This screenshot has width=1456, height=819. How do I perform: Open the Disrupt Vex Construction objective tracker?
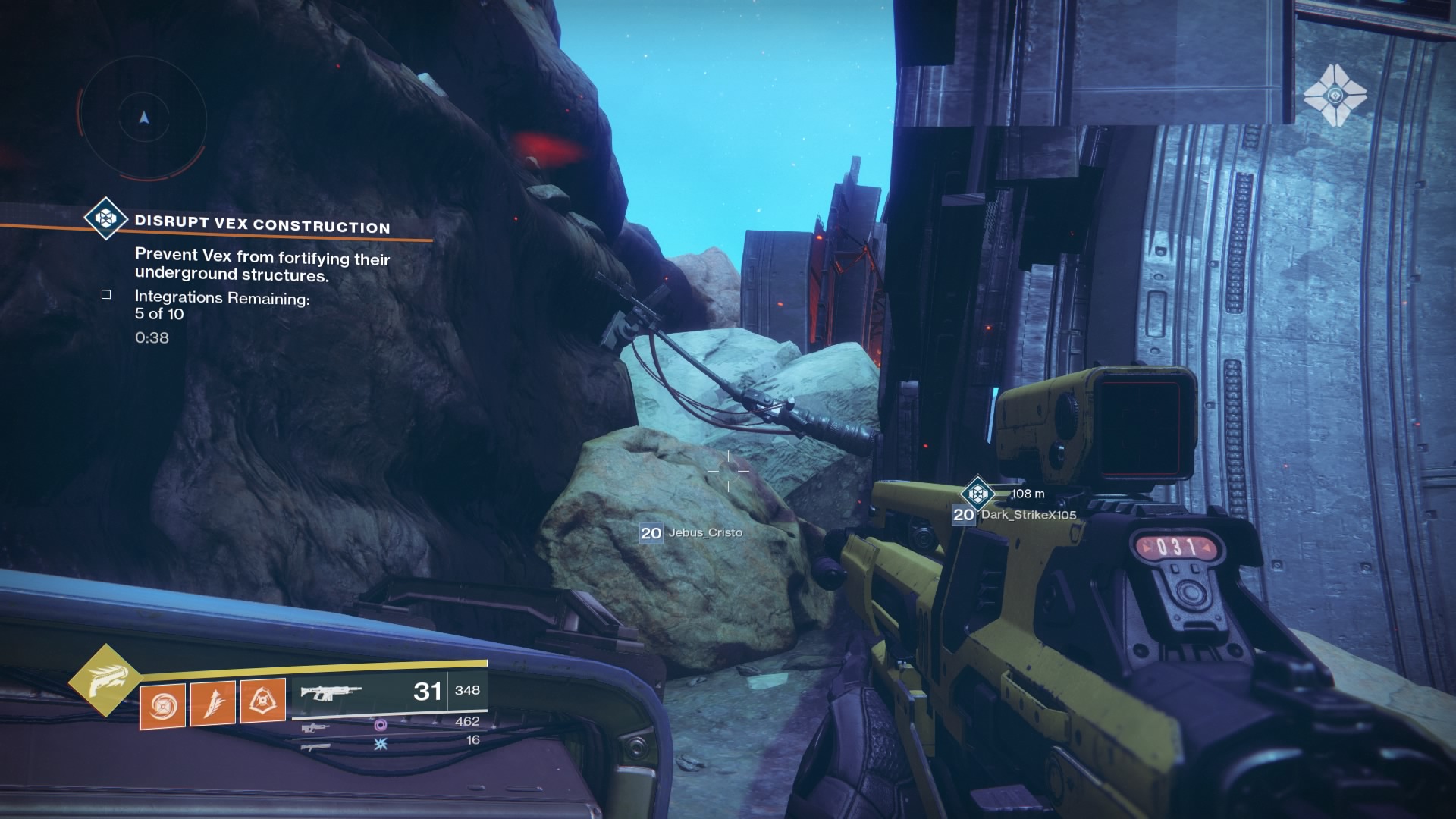pyautogui.click(x=262, y=224)
